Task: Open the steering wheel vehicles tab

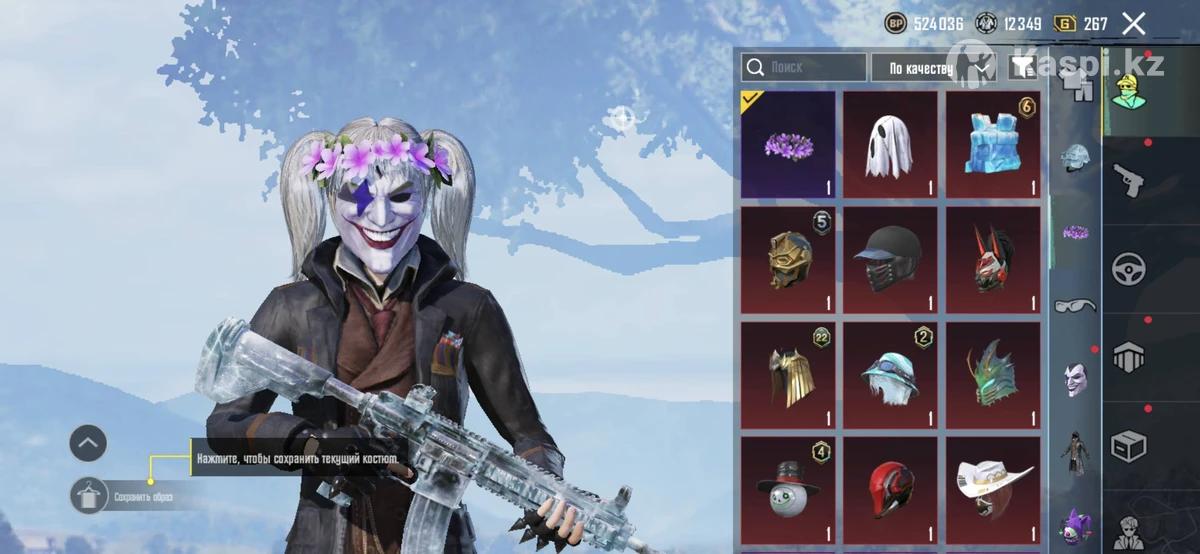Action: click(1129, 269)
